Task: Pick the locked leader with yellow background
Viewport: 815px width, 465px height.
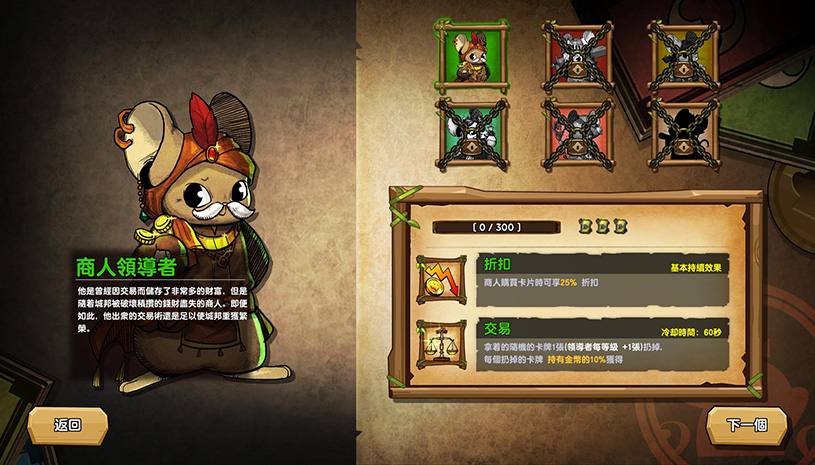Action: pyautogui.click(x=683, y=56)
